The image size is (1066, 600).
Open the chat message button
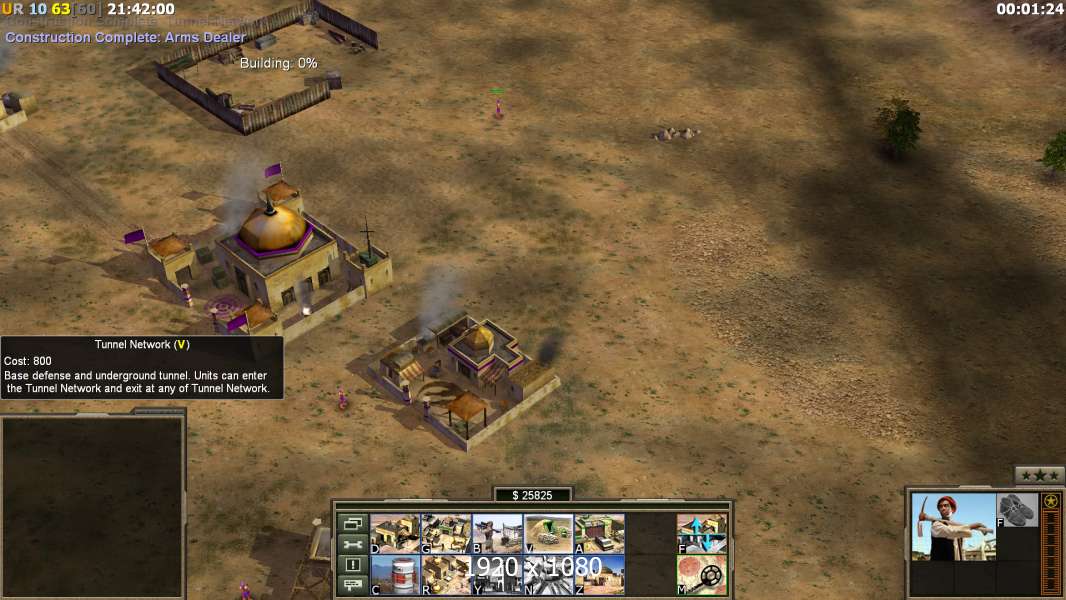(x=351, y=585)
